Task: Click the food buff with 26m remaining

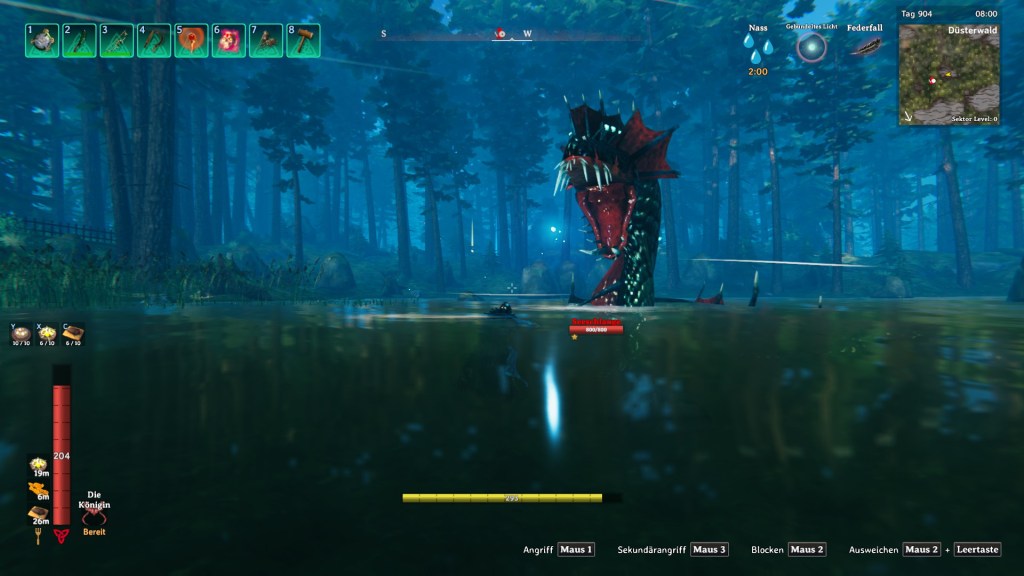Action: tap(40, 513)
